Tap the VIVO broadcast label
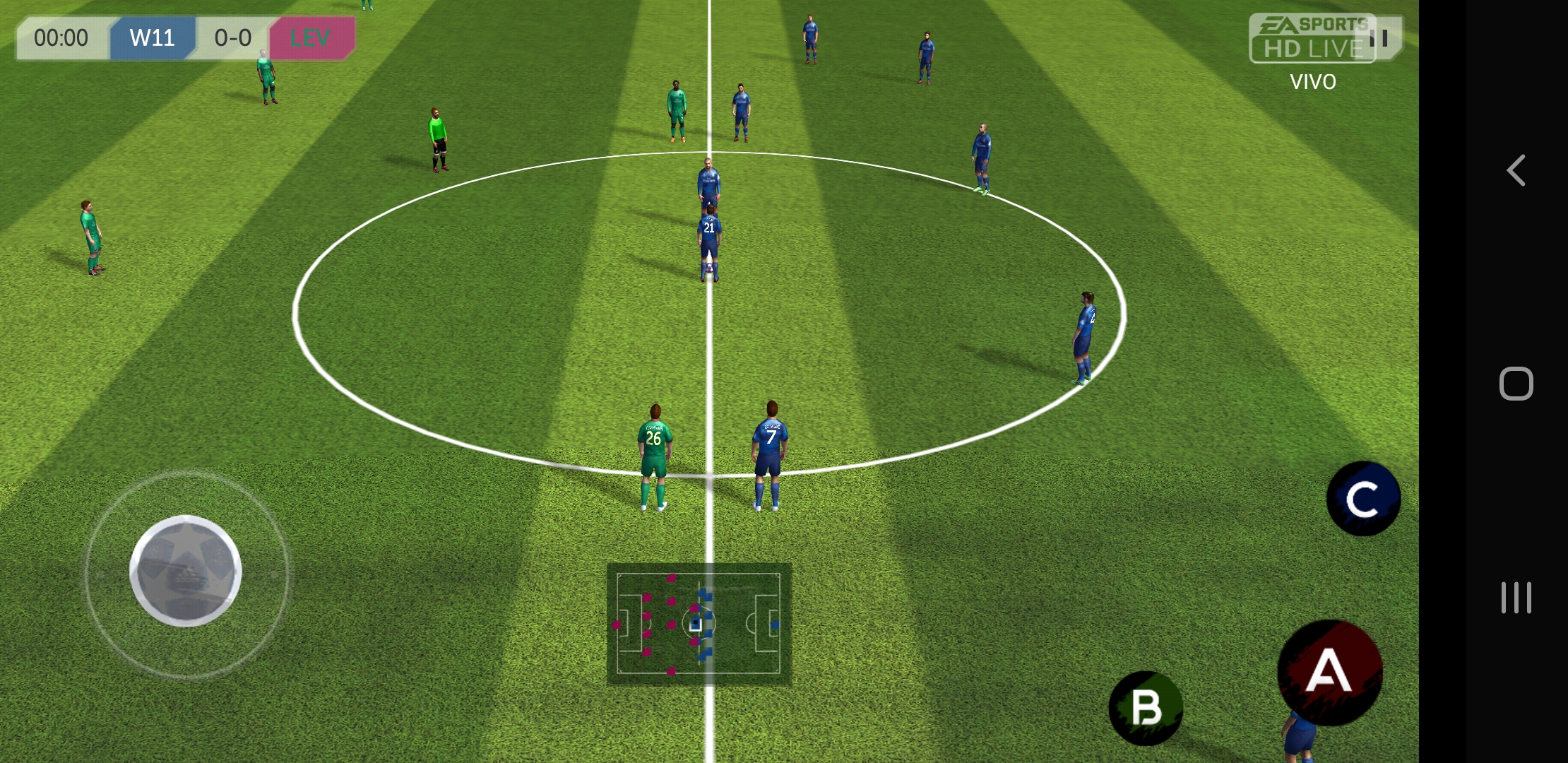Screen dimensions: 1568x763 point(1312,82)
